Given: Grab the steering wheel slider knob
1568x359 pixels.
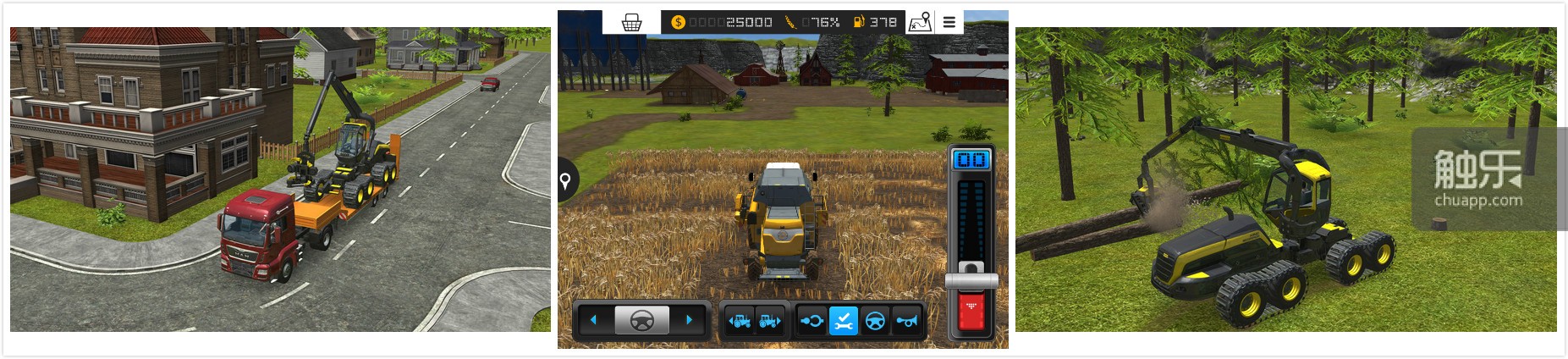Looking at the screenshot, I should pos(641,320).
